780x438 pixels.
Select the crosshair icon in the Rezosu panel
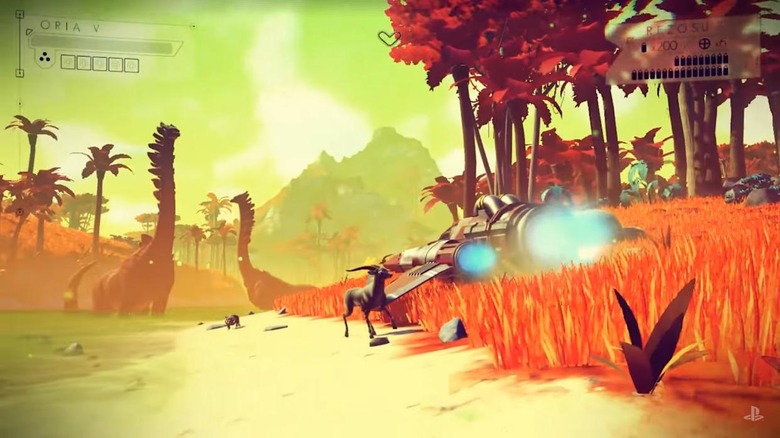pyautogui.click(x=705, y=44)
